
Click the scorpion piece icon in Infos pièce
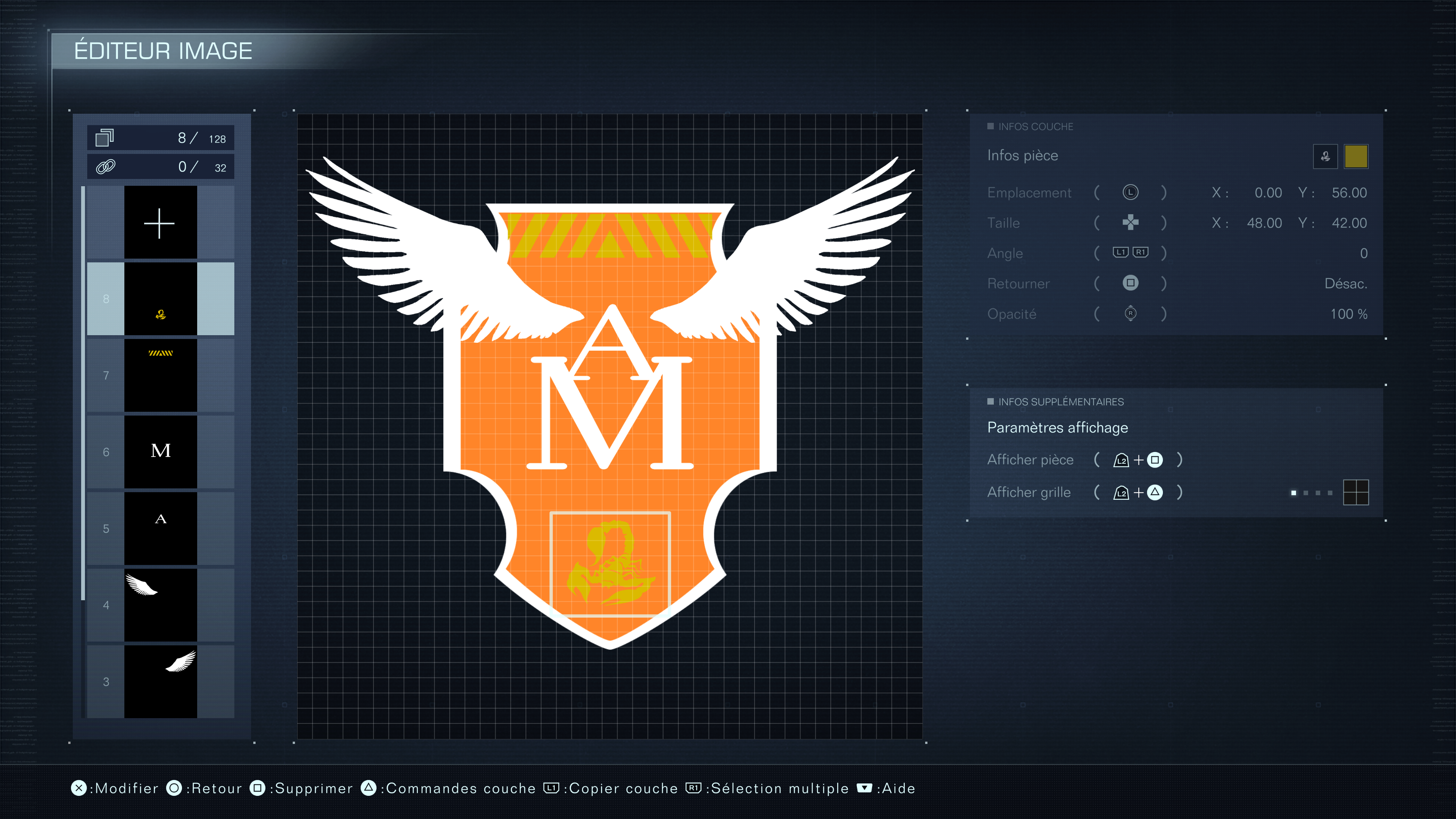tap(1325, 157)
